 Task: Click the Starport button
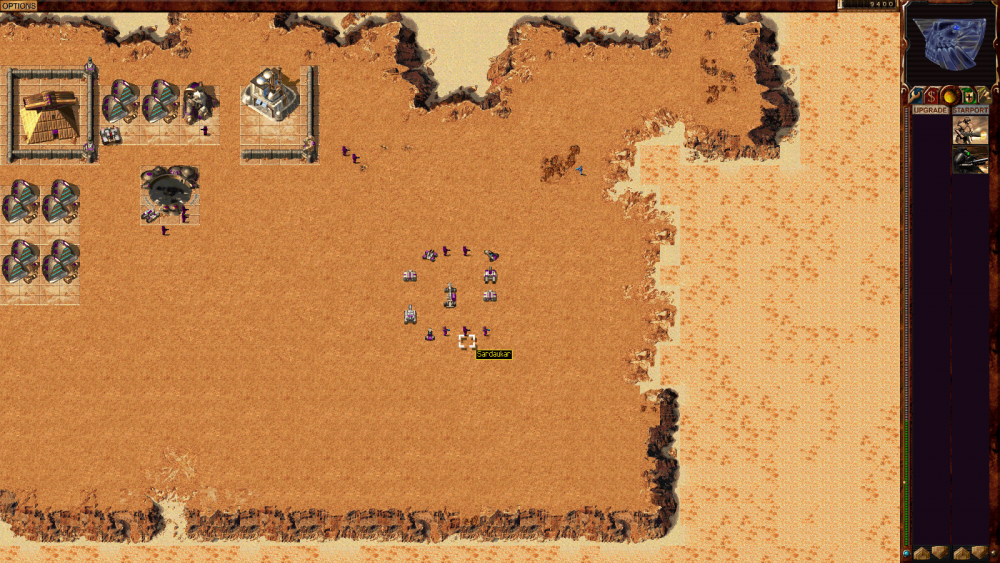click(970, 110)
